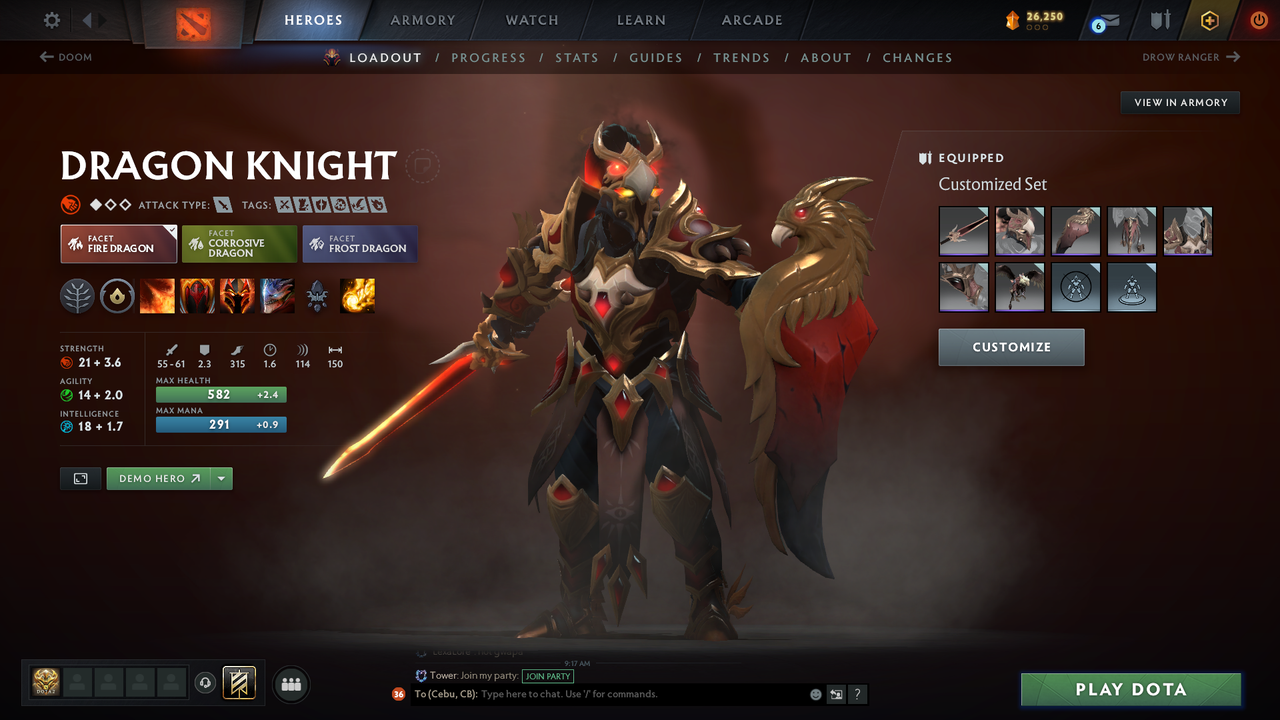This screenshot has height=720, width=1280.
Task: Open Dota Plus via the hexagon plus icon
Action: (1209, 20)
